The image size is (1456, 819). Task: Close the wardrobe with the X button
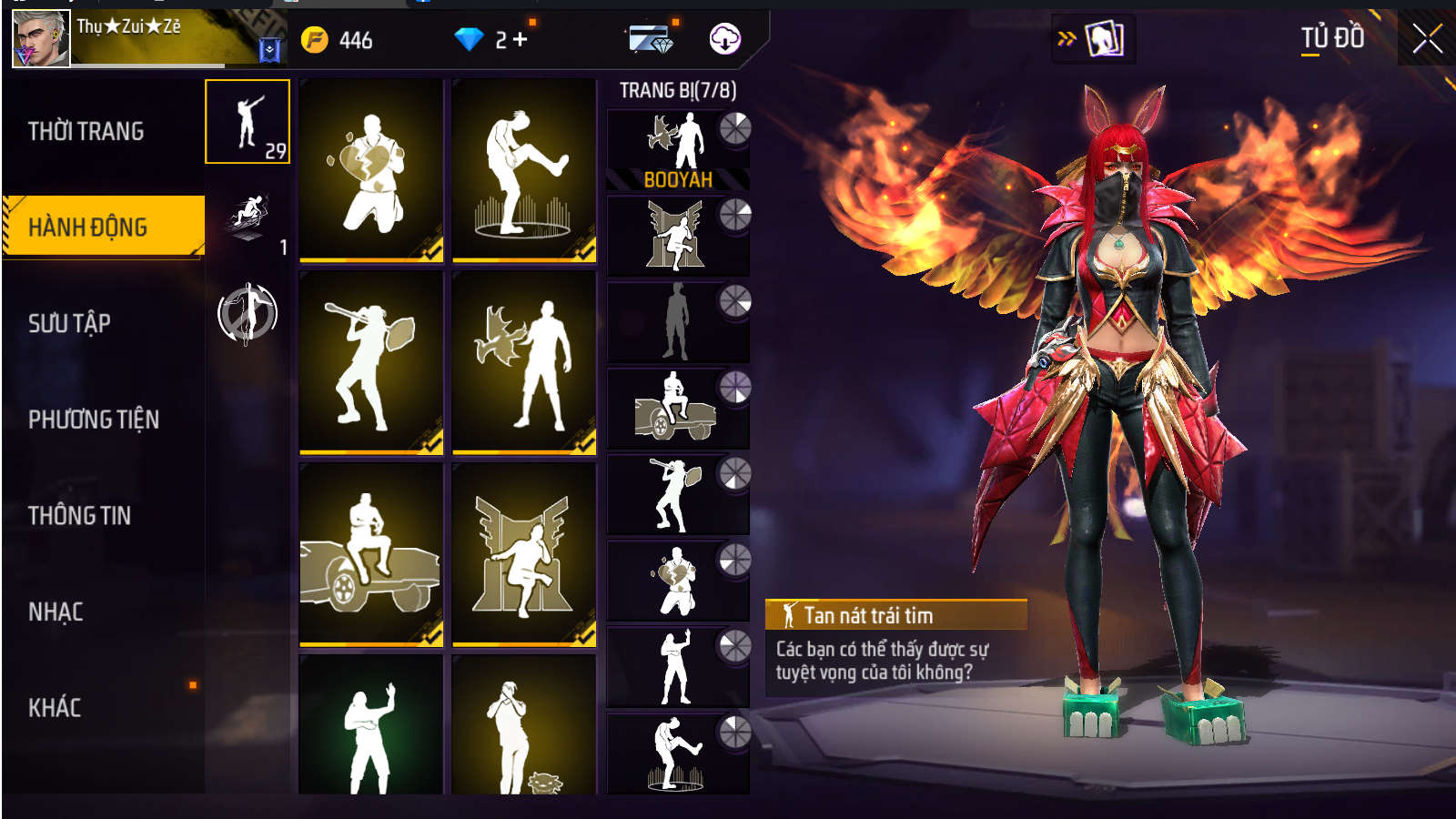(x=1427, y=39)
